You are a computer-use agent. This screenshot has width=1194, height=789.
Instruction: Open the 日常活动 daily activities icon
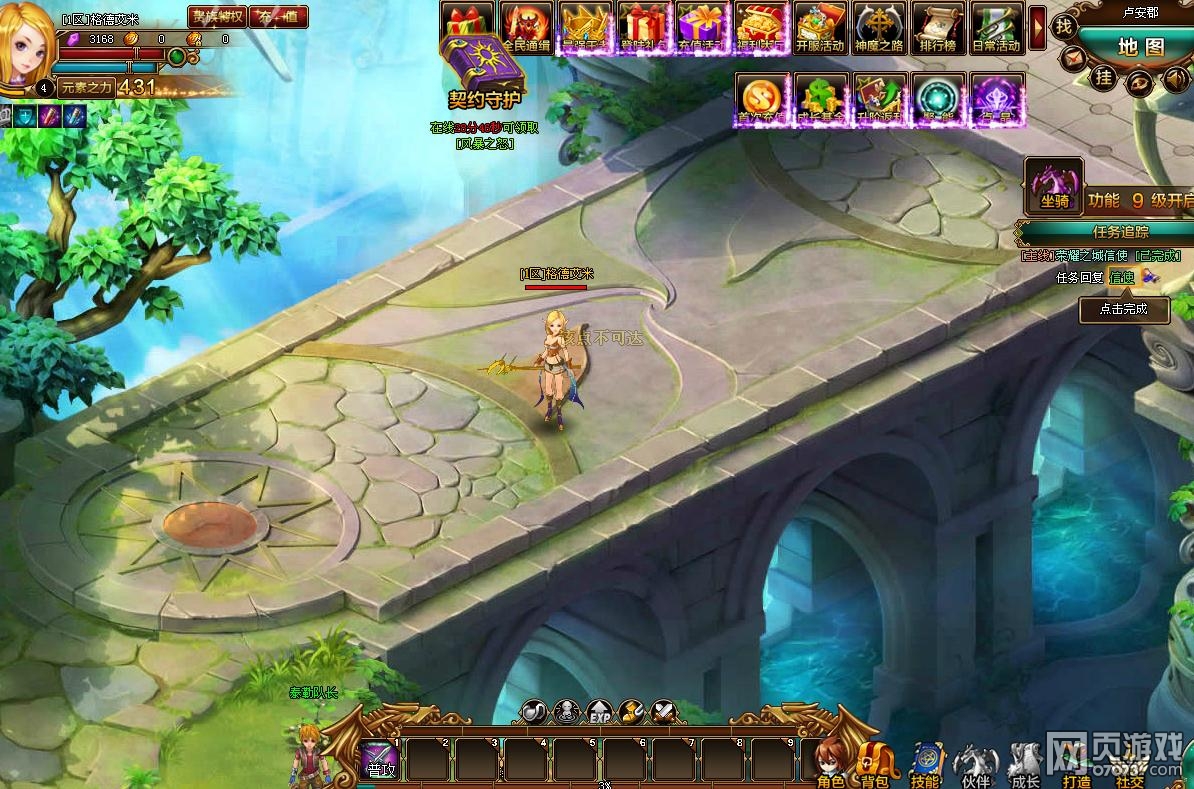(x=996, y=27)
